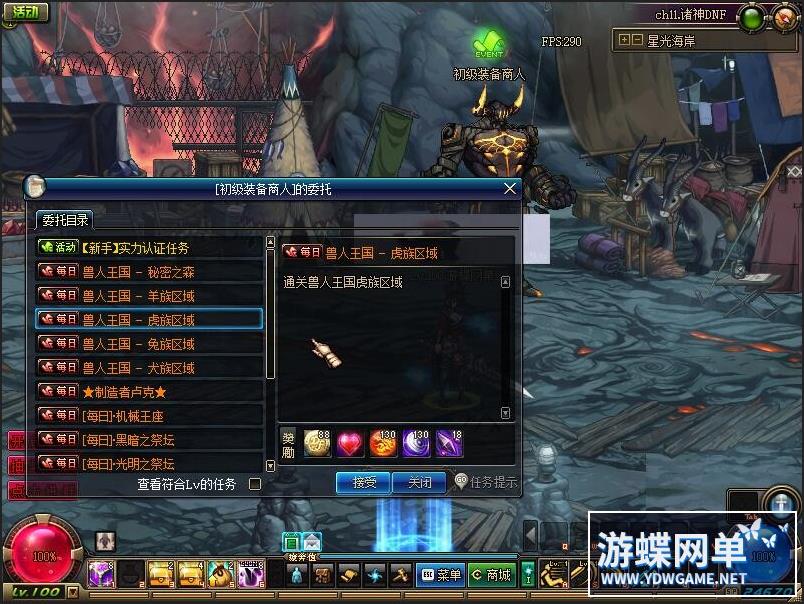Image resolution: width=804 pixels, height=604 pixels.
Task: Select the 兽人王国 - 秘密之森 daily quest
Action: [x=149, y=271]
